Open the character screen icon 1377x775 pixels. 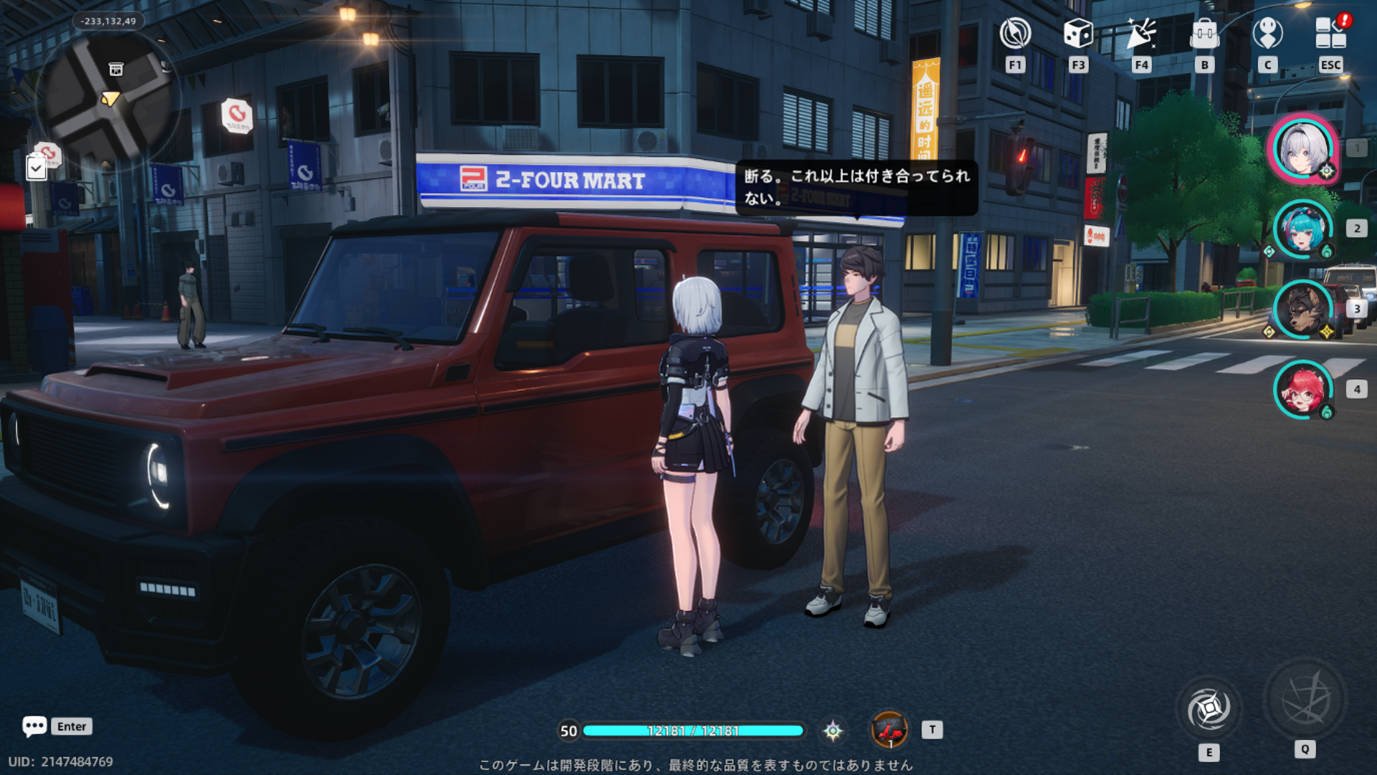click(1267, 34)
